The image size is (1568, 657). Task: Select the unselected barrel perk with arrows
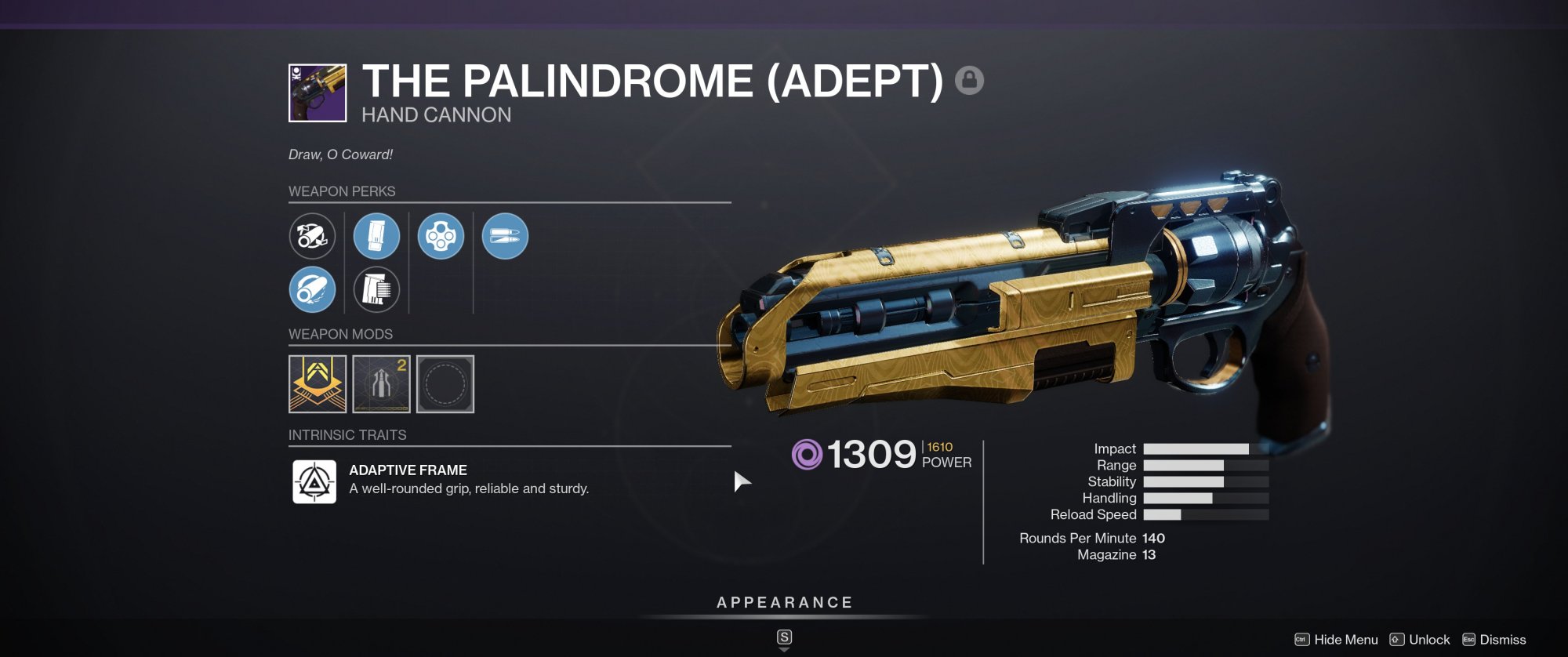(x=312, y=236)
